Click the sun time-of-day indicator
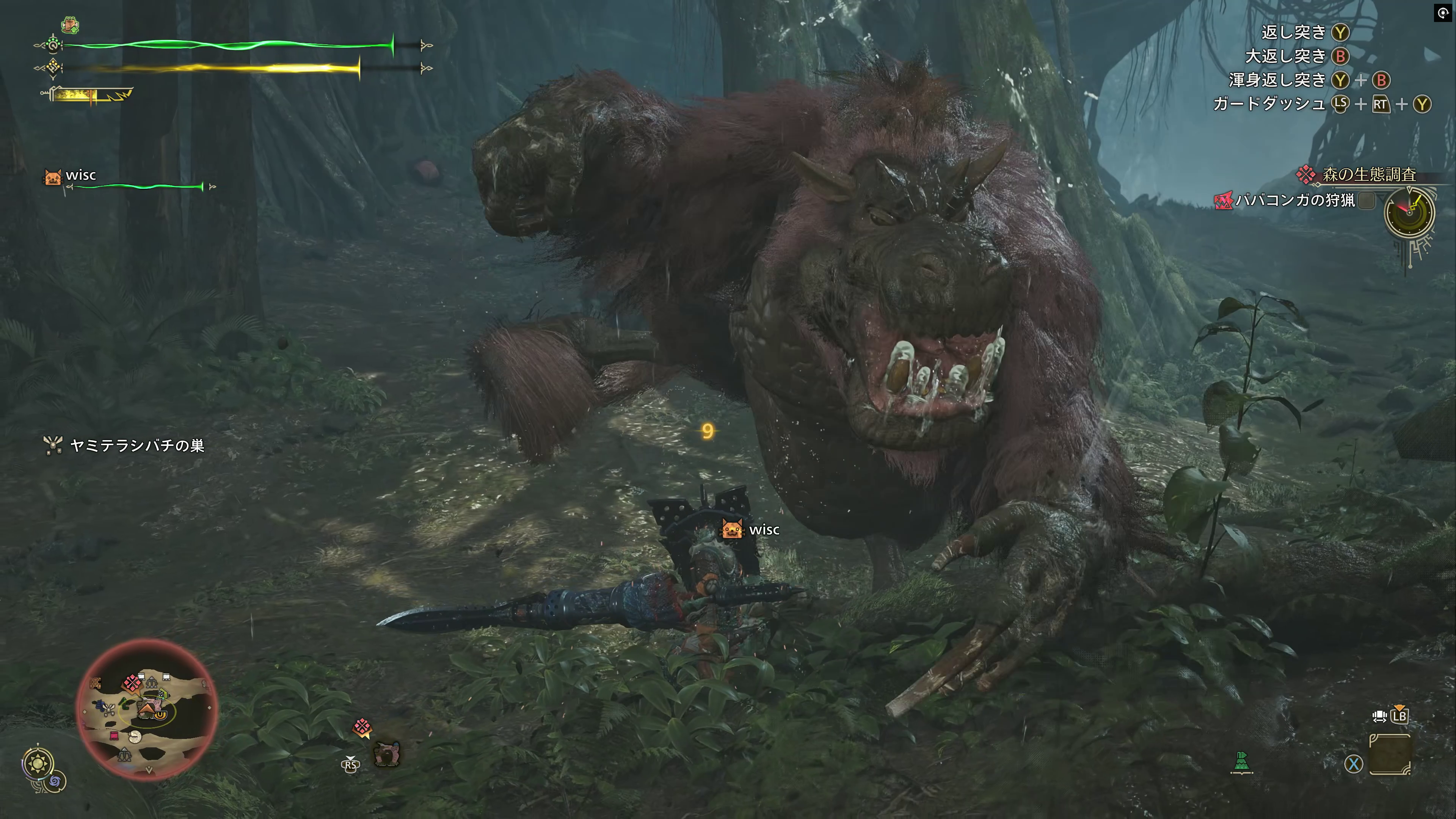The height and width of the screenshot is (819, 1456). [38, 764]
